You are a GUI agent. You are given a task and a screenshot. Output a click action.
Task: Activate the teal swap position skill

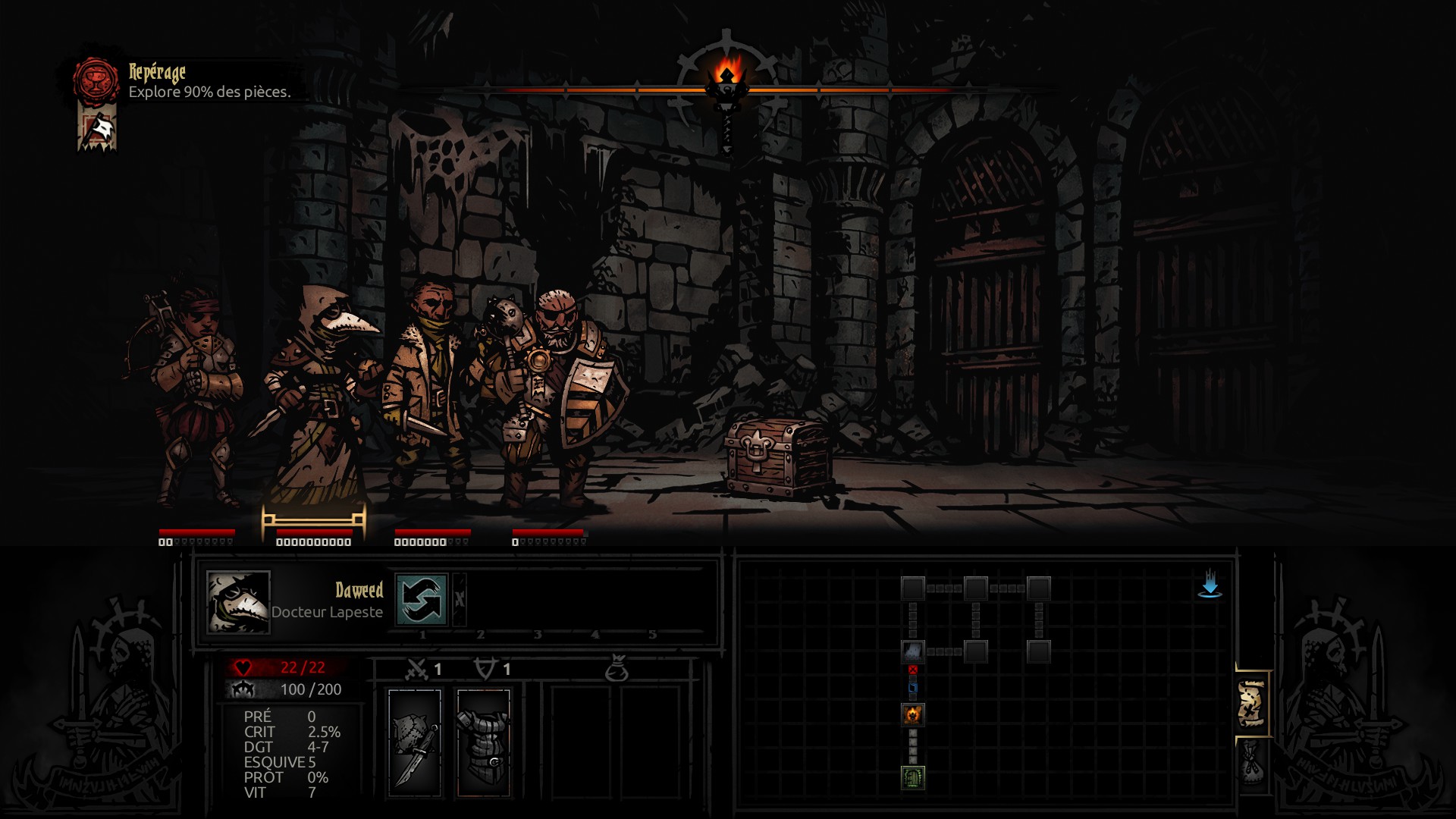pos(421,599)
